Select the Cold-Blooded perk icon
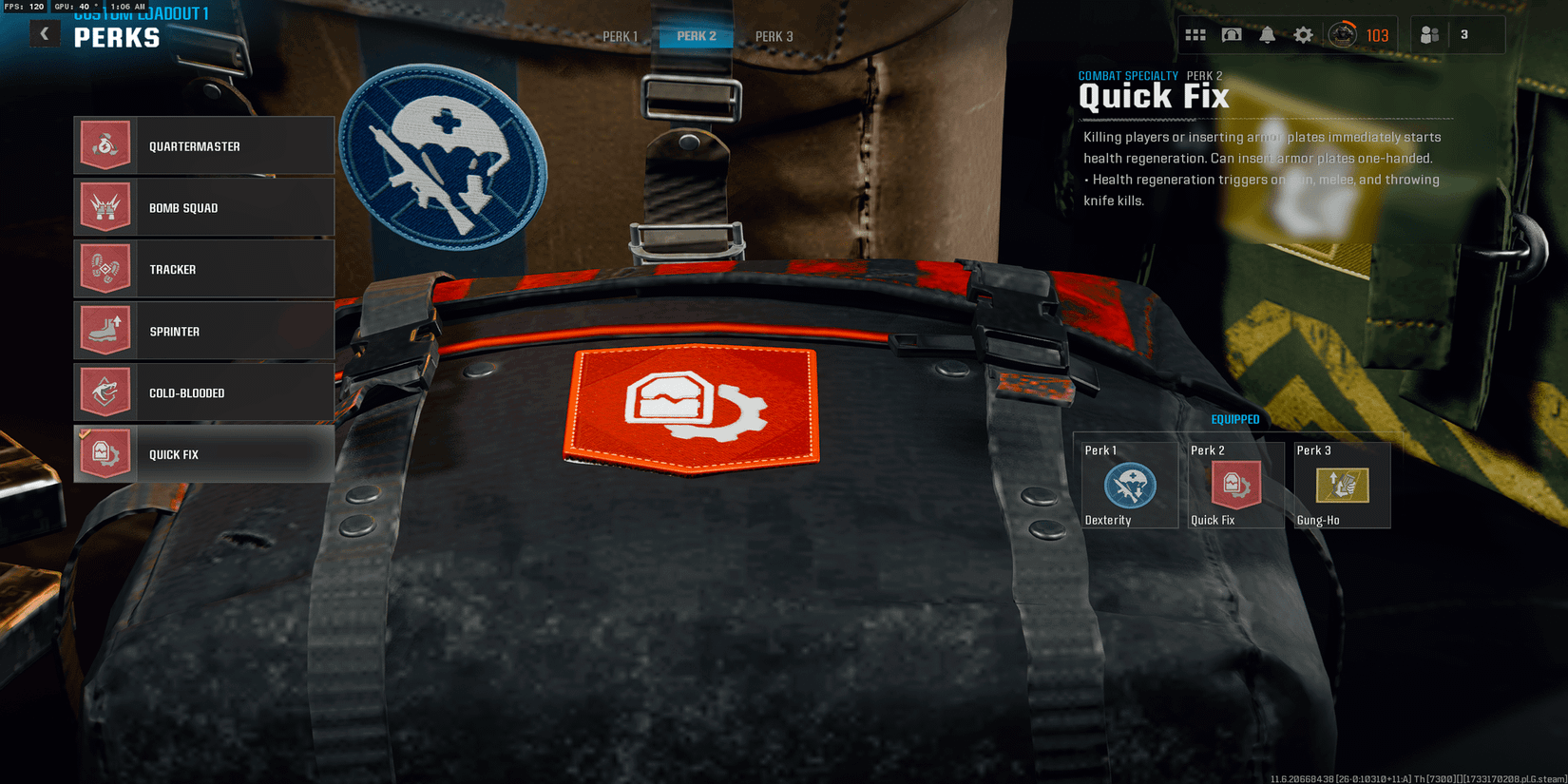 click(x=105, y=392)
